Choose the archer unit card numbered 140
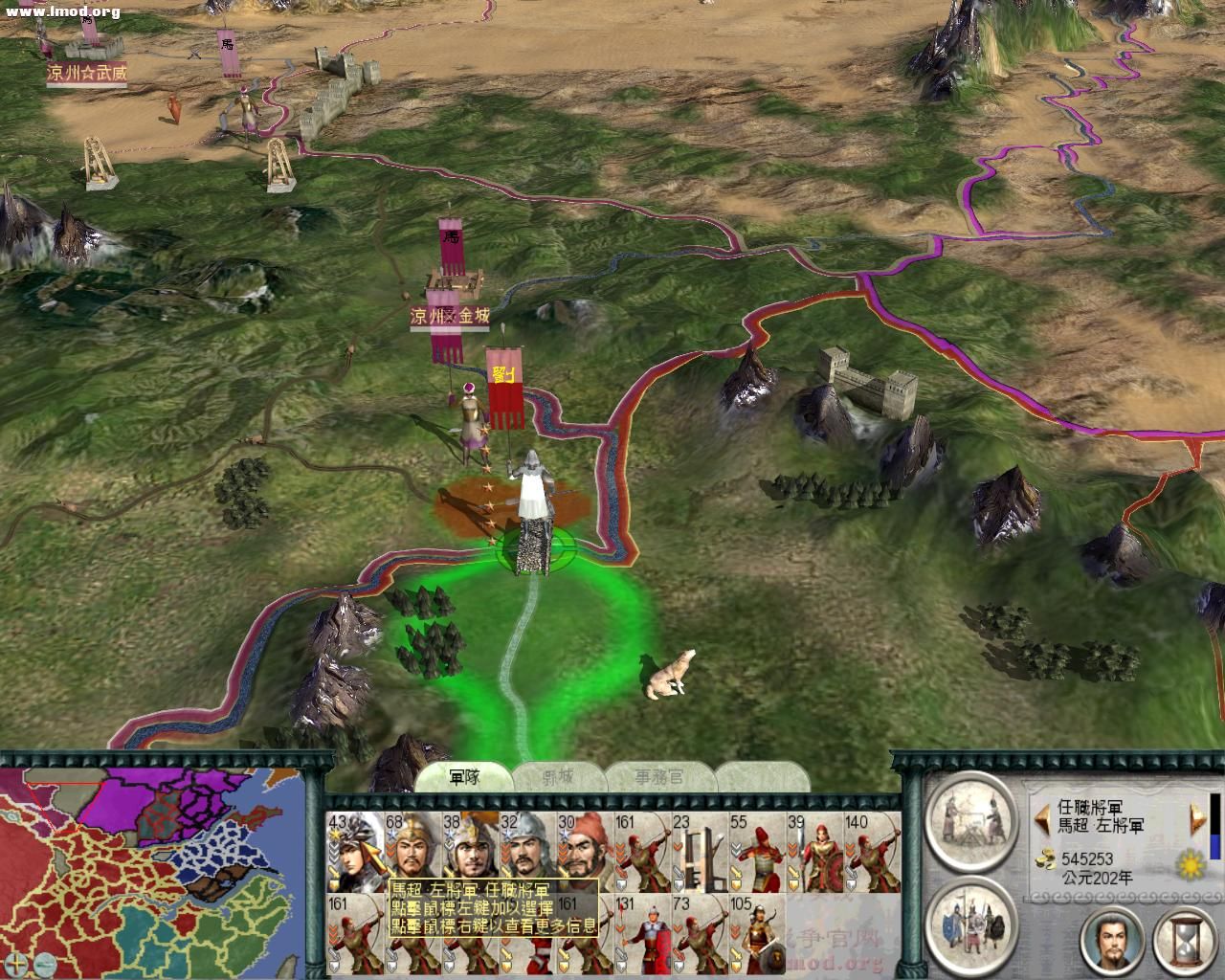Screen dimensions: 1225x980 [x=872, y=850]
